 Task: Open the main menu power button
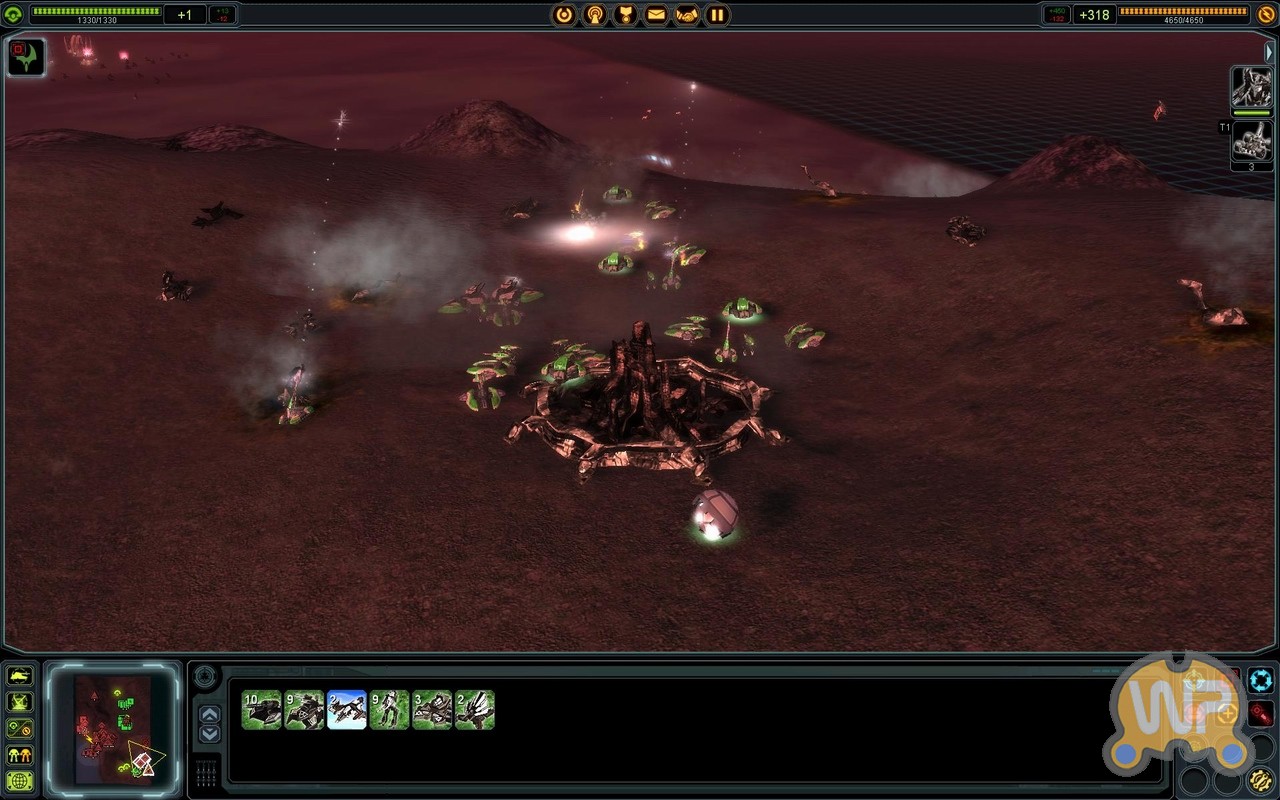point(565,15)
